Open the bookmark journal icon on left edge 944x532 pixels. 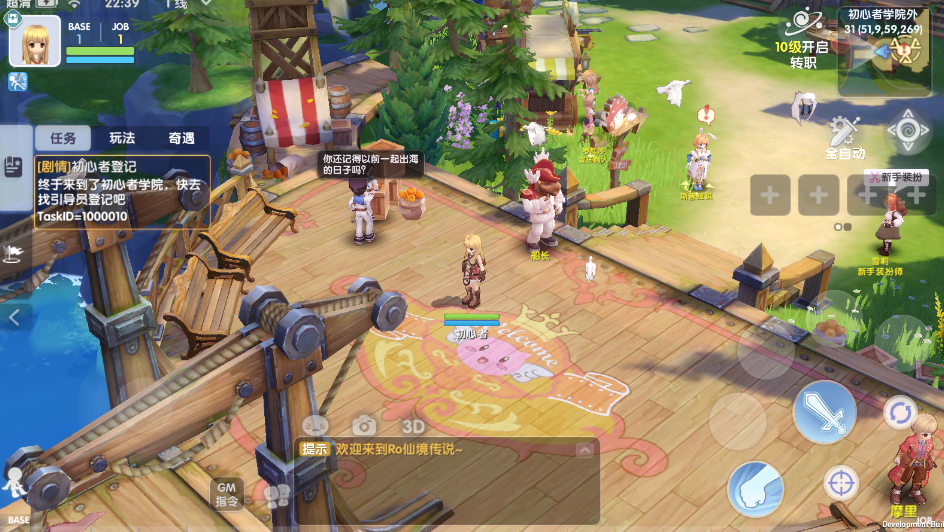(x=13, y=166)
